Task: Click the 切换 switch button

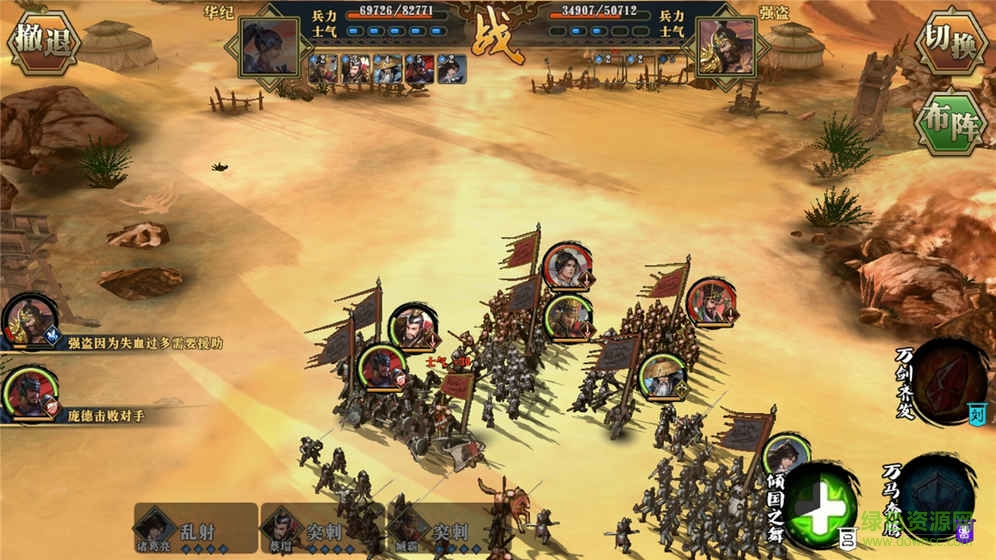Action: (951, 40)
